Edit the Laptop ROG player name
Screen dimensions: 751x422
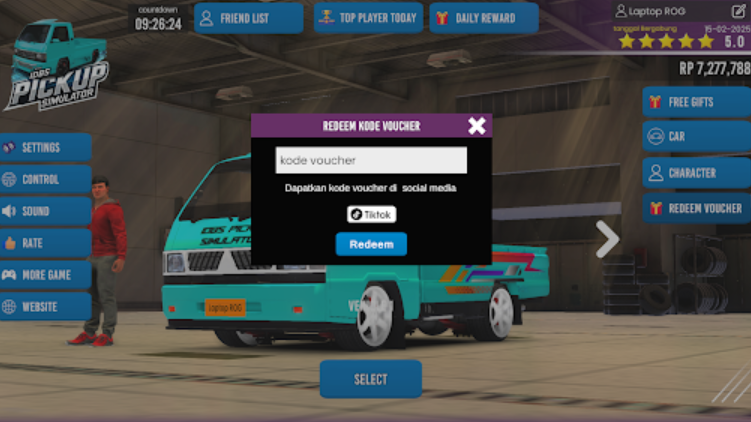(739, 11)
